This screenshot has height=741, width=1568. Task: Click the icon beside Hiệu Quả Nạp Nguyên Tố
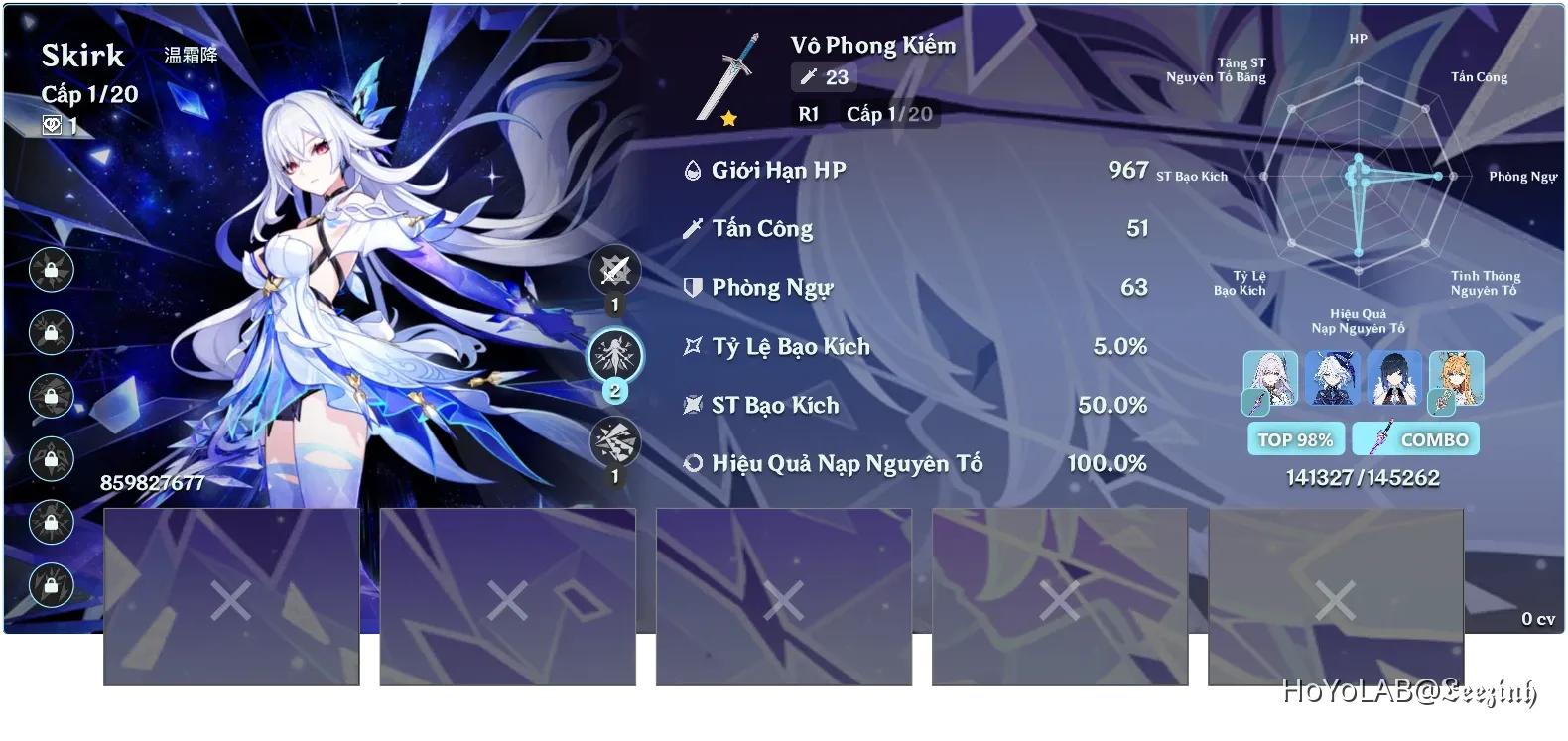tap(692, 462)
